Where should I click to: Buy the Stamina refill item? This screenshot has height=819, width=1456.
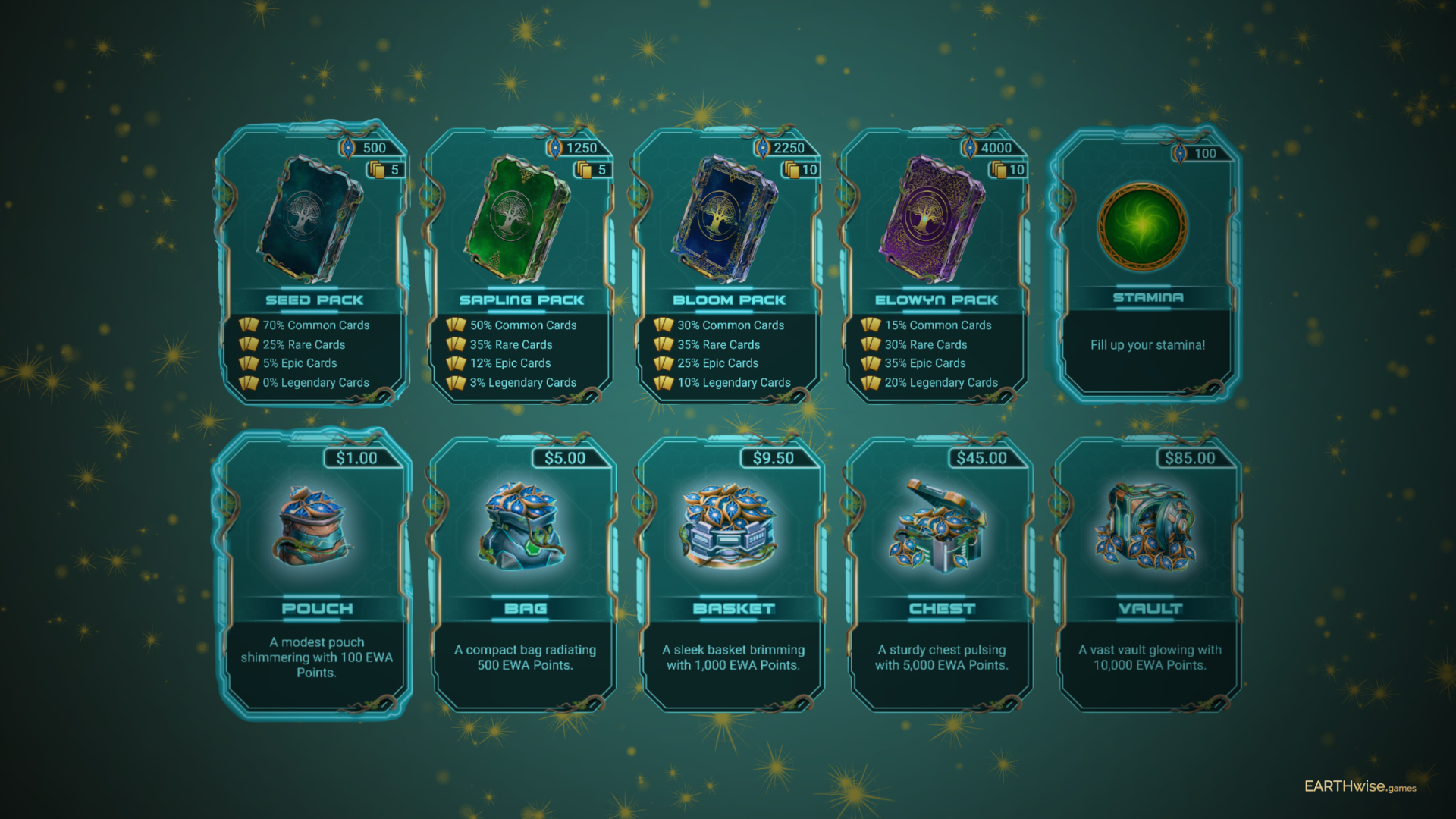point(1147,262)
